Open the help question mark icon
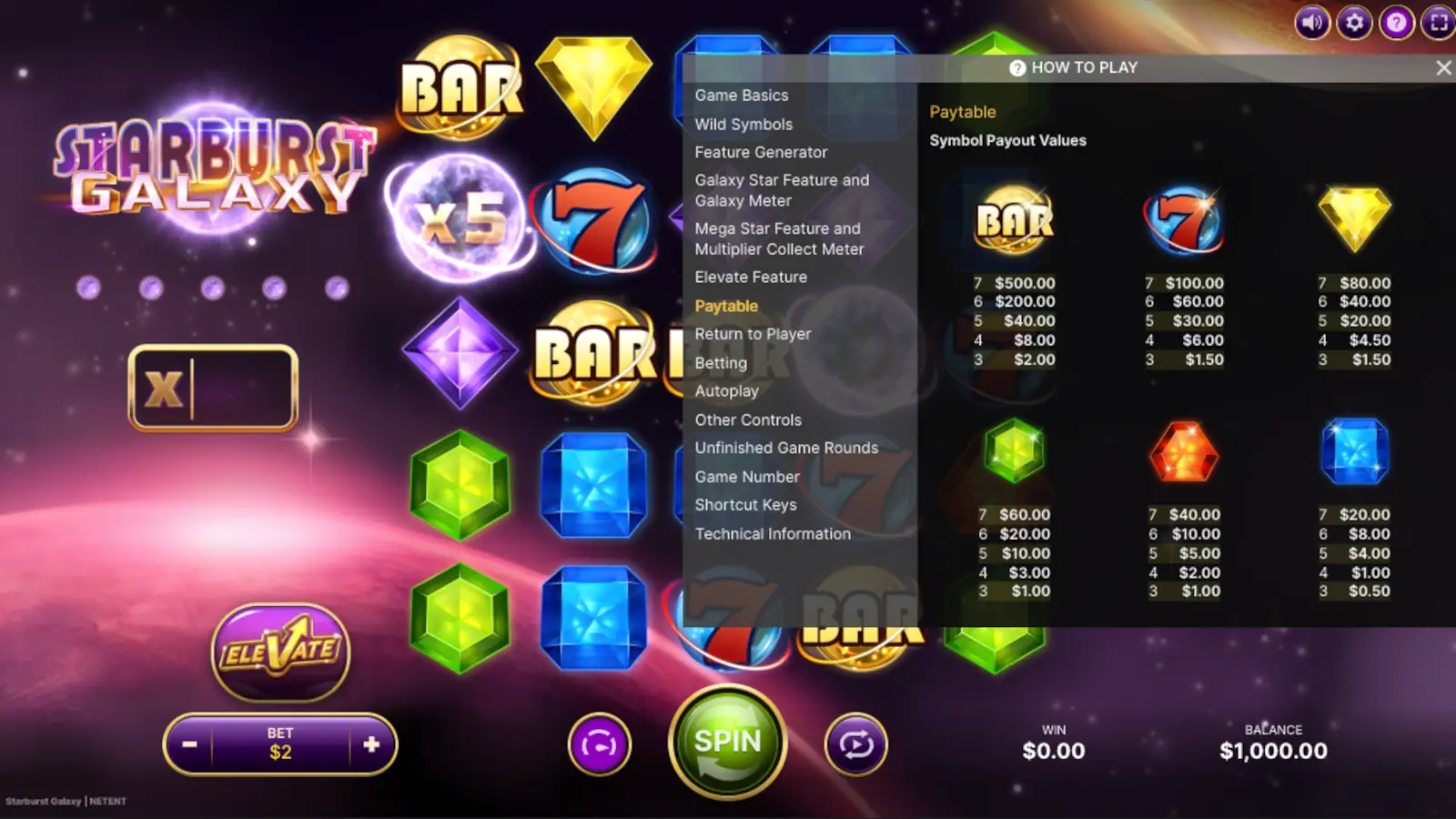Image resolution: width=1456 pixels, height=819 pixels. [1395, 24]
